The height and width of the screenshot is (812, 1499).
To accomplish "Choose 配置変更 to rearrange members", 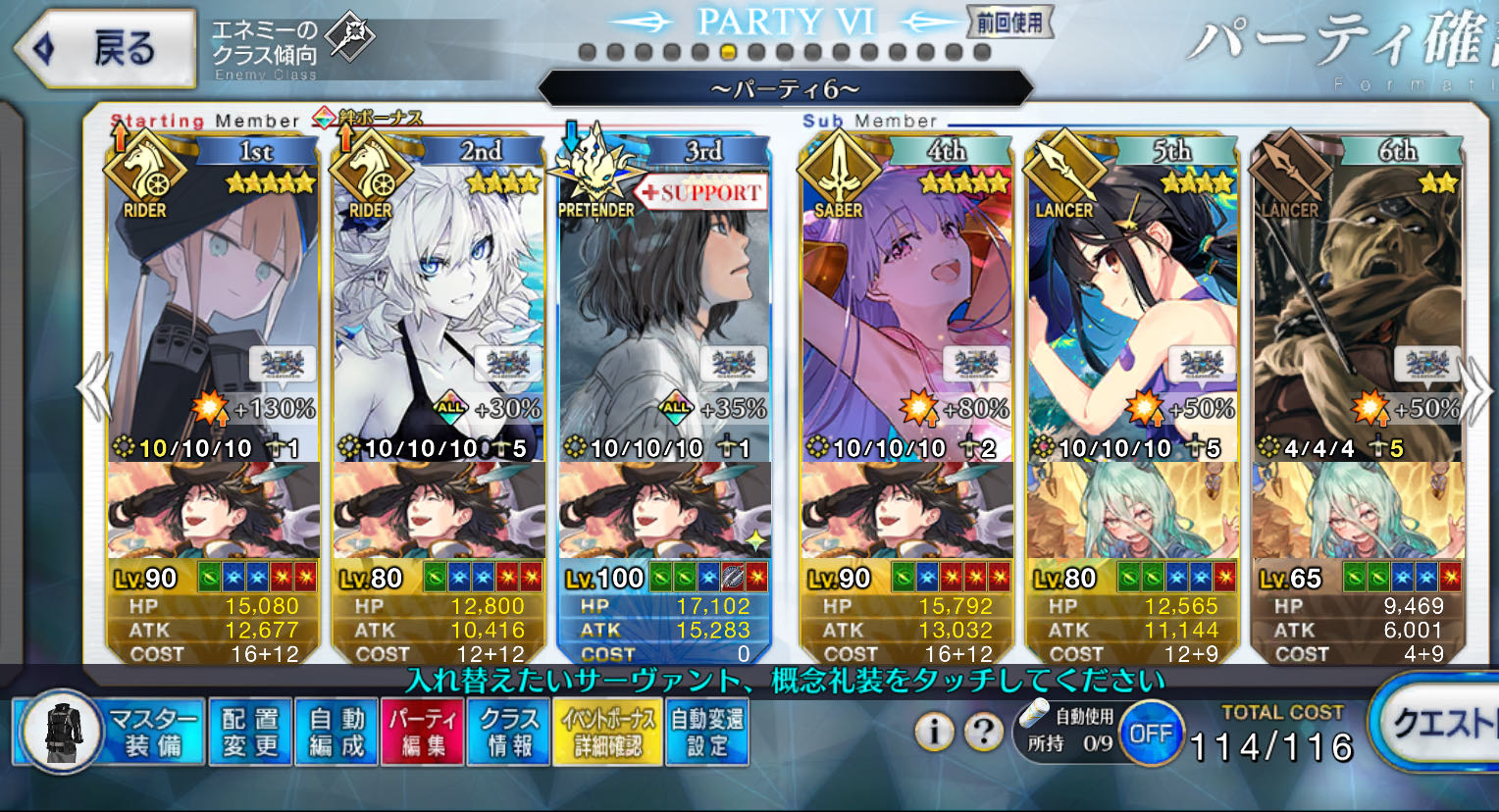I will tap(249, 732).
